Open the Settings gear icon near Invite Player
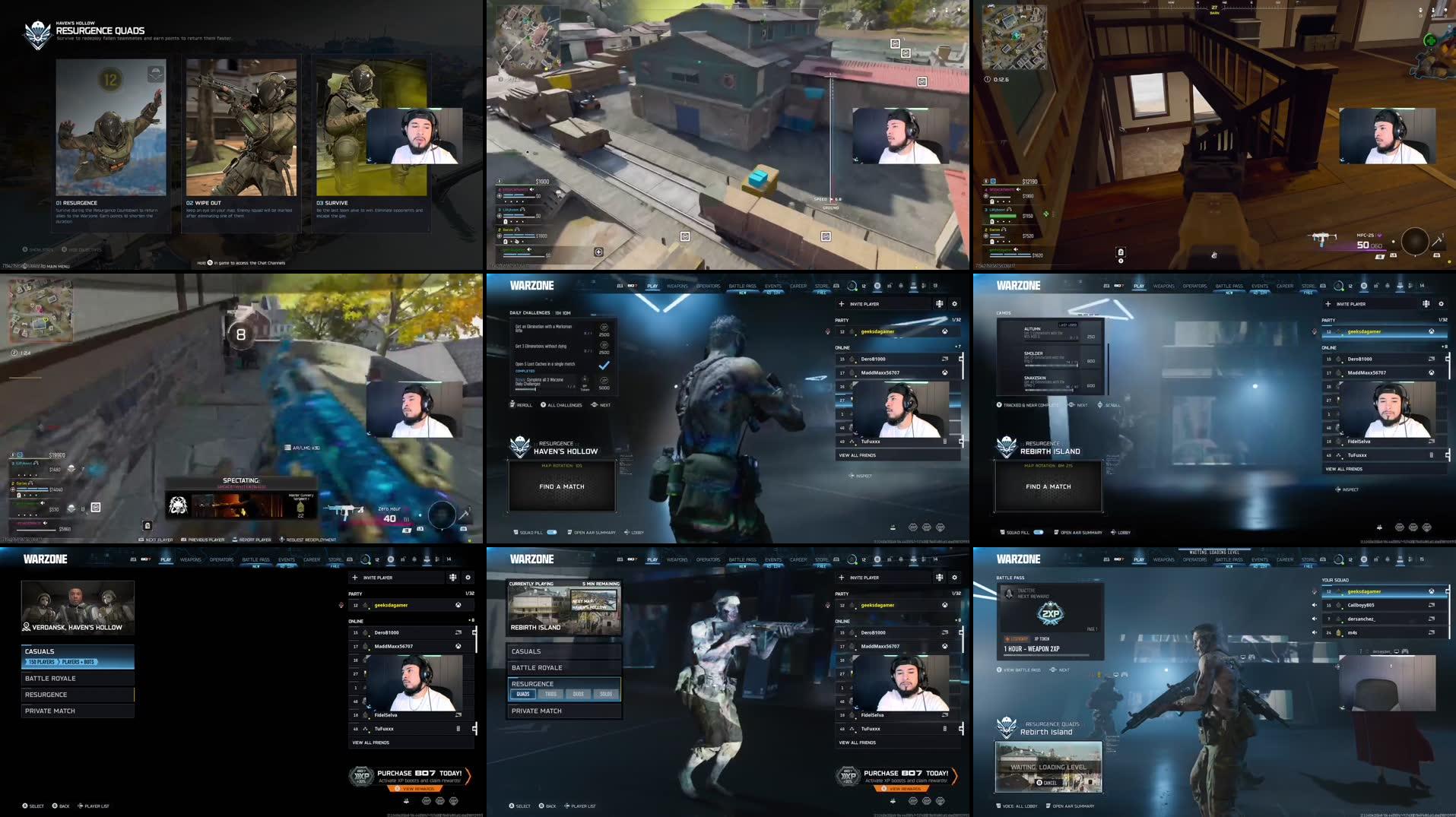This screenshot has height=817, width=1456. tap(954, 304)
